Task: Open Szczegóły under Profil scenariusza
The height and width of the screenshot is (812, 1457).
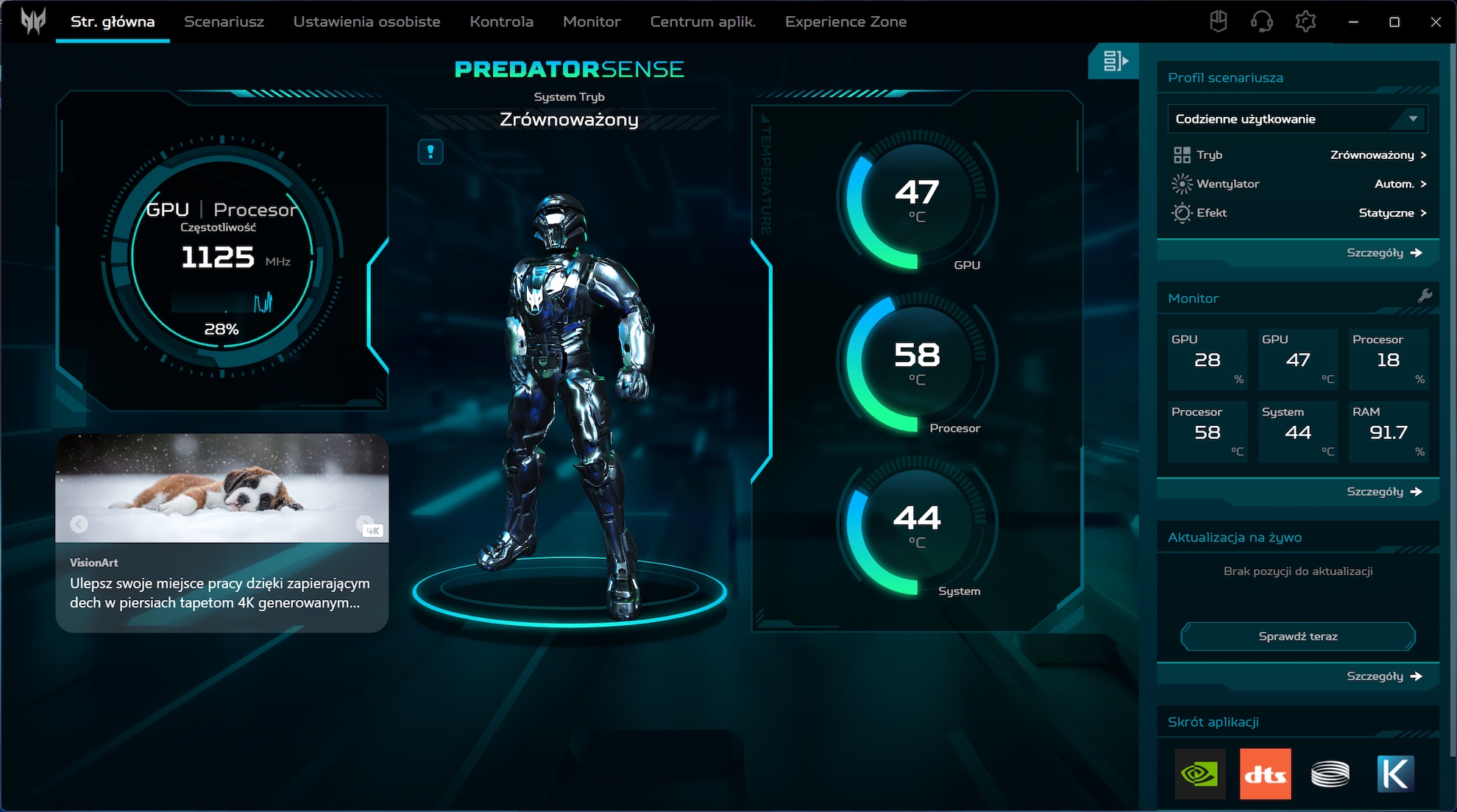Action: pos(1382,252)
